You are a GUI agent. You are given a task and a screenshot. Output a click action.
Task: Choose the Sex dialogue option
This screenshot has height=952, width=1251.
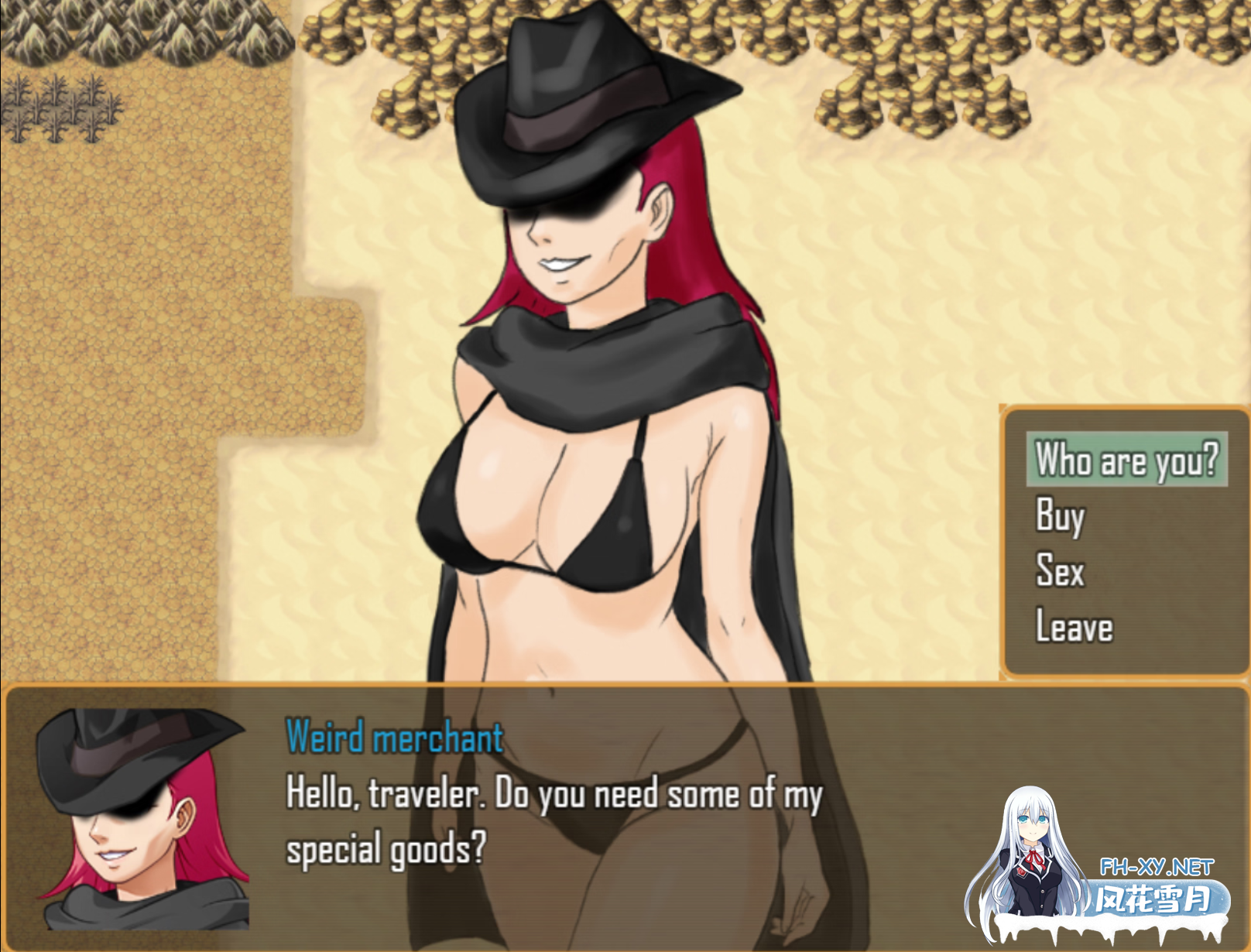coord(1060,571)
